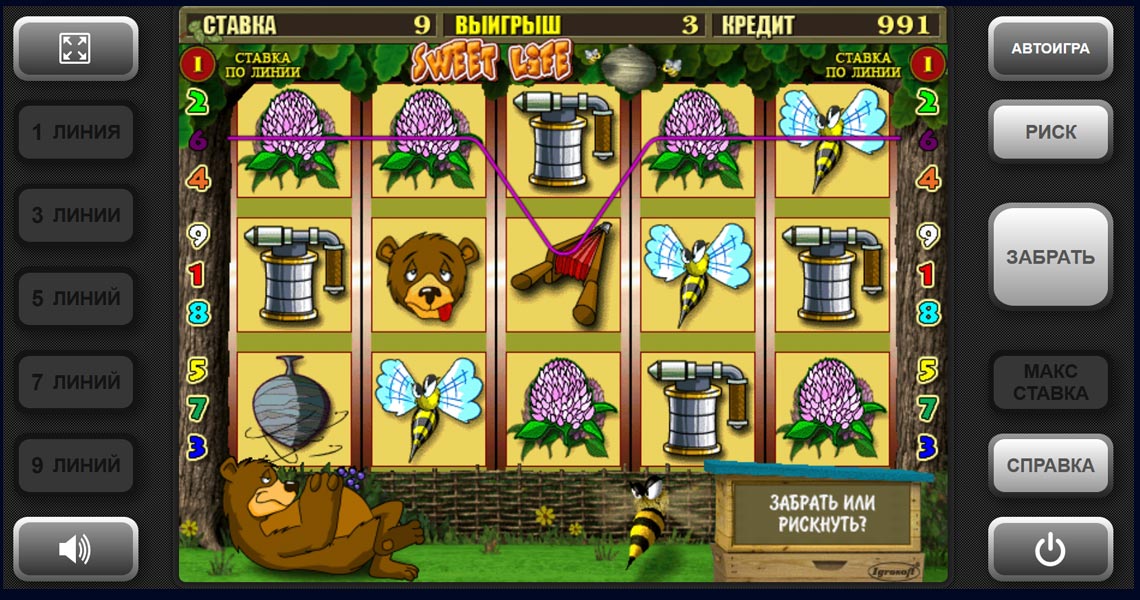1140x600 pixels.
Task: Activate all 9 линий
Action: coord(75,465)
